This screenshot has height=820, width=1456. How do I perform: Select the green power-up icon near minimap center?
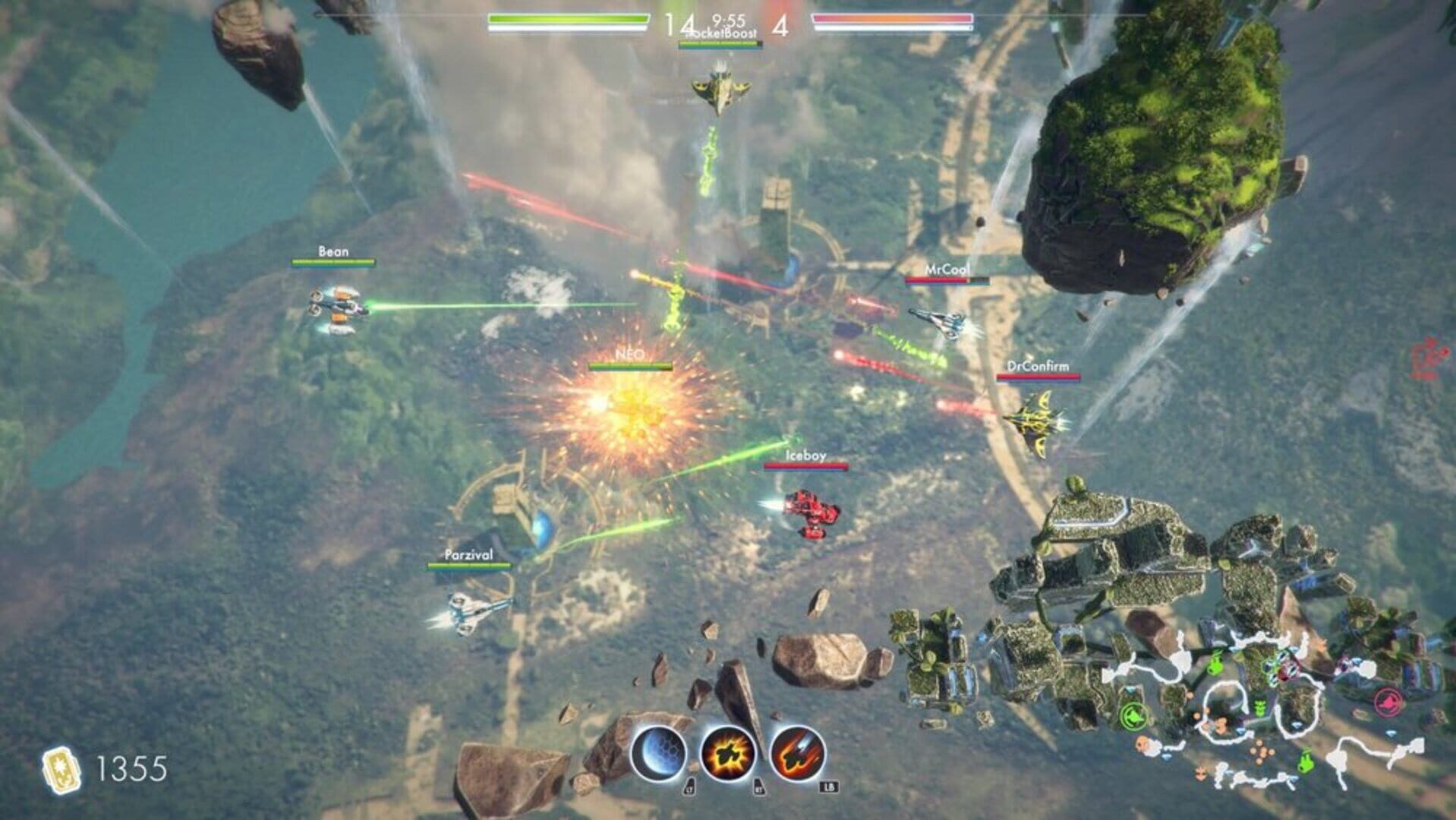(1133, 716)
